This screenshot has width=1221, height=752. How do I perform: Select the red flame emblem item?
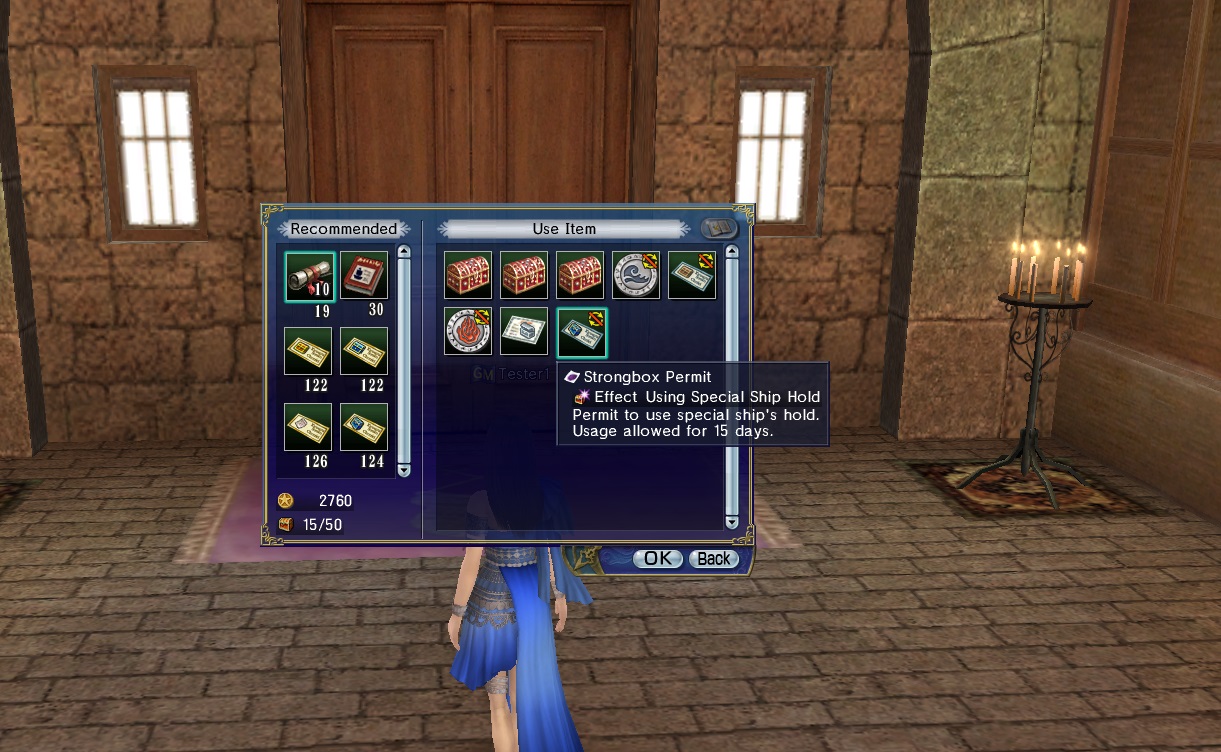click(x=468, y=331)
